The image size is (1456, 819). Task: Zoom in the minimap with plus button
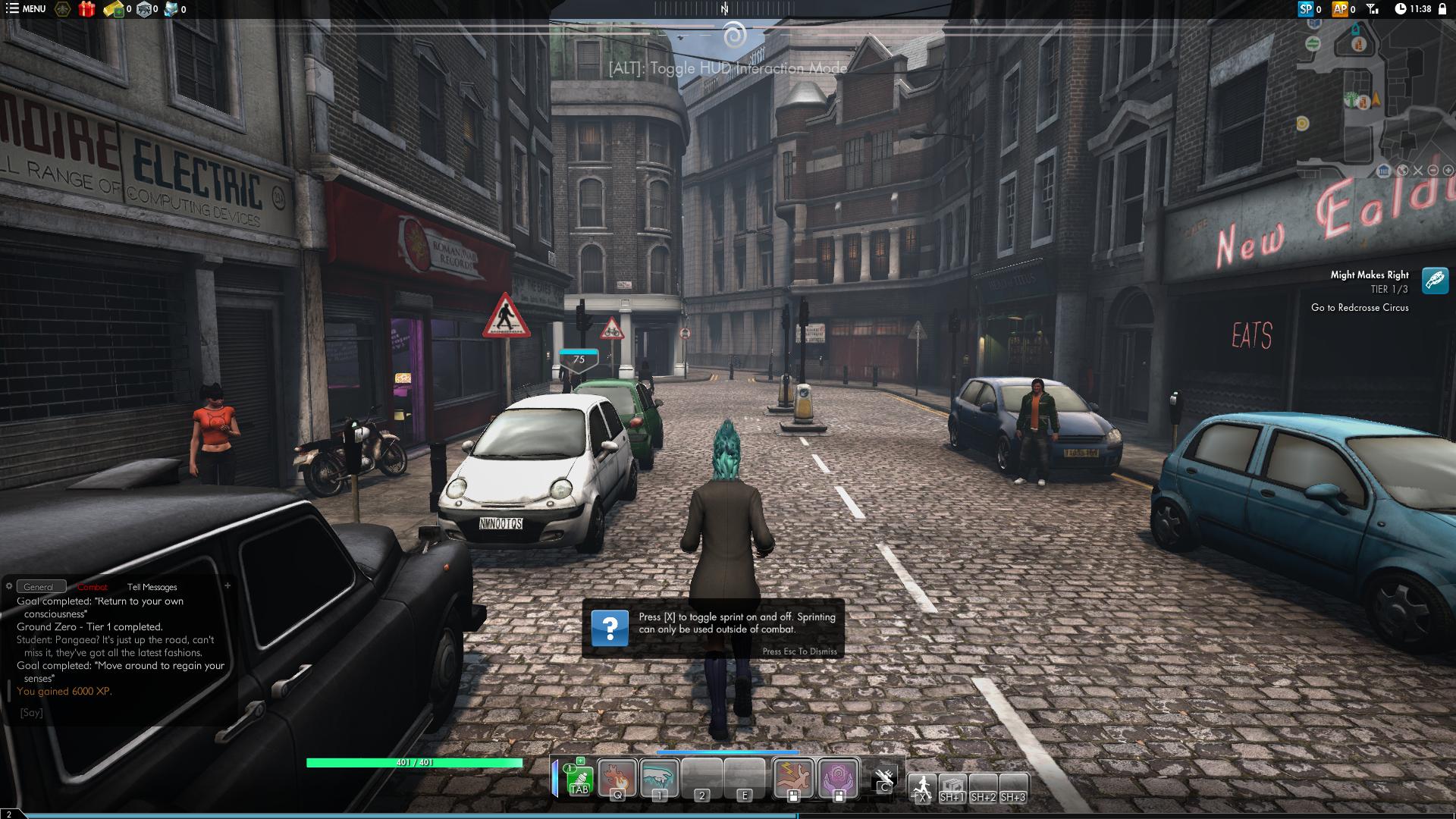1447,171
